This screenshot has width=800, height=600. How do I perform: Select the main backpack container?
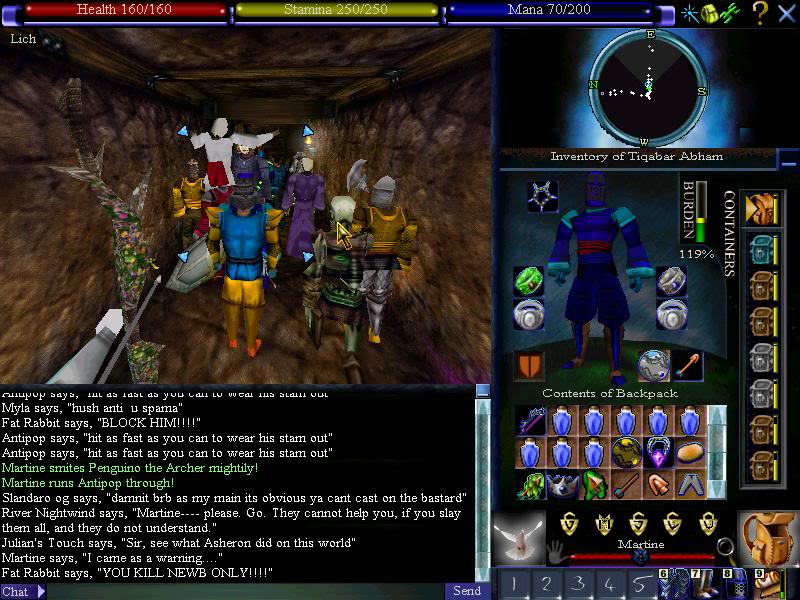pos(760,208)
